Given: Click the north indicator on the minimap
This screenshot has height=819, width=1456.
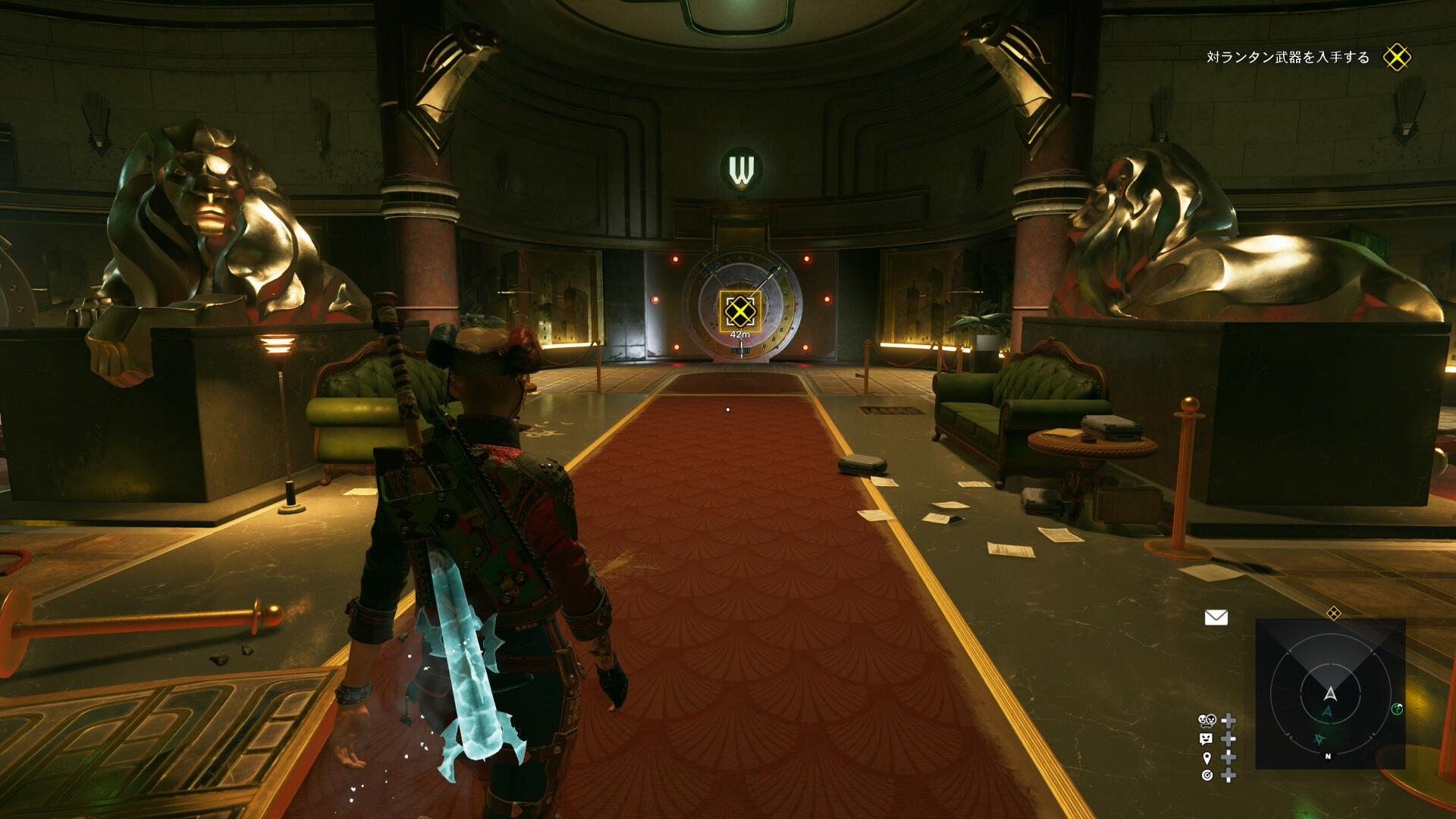Looking at the screenshot, I should [x=1328, y=757].
